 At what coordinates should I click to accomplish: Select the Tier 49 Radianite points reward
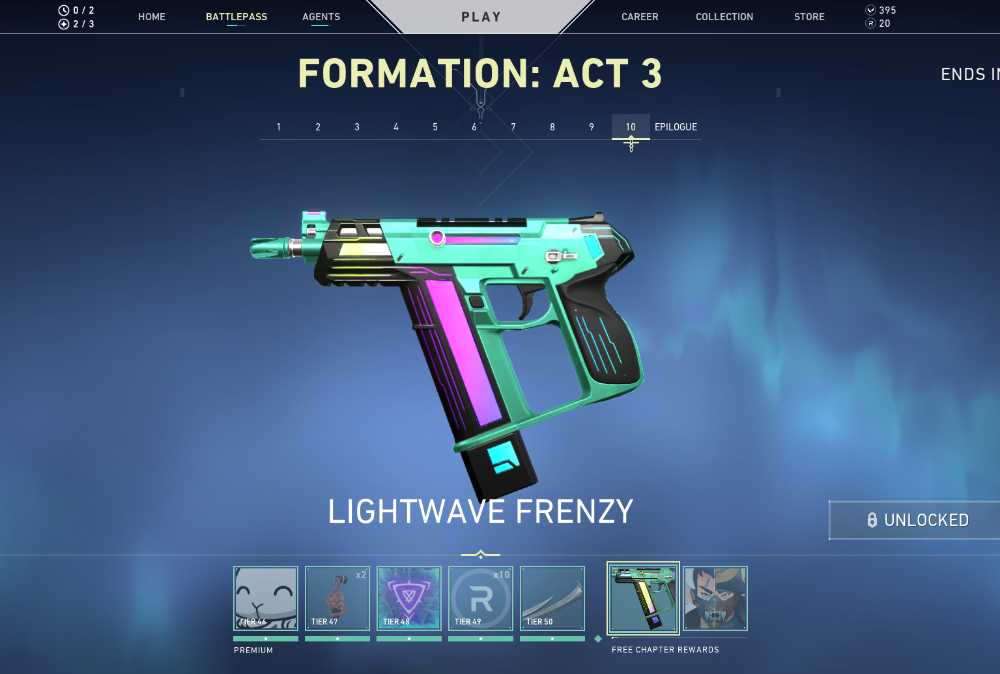481,598
